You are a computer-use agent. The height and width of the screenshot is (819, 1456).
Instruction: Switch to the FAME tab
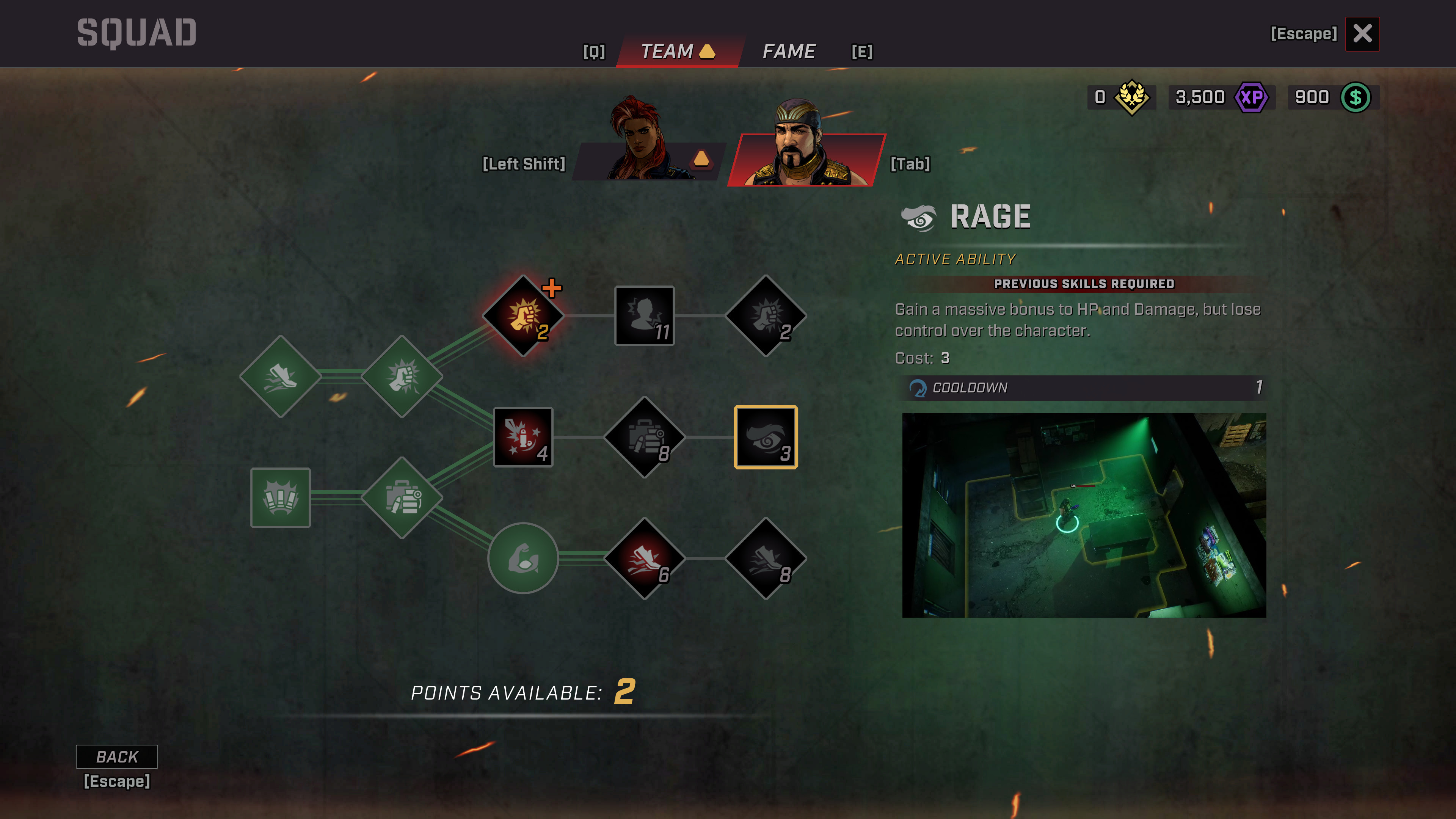coord(789,52)
